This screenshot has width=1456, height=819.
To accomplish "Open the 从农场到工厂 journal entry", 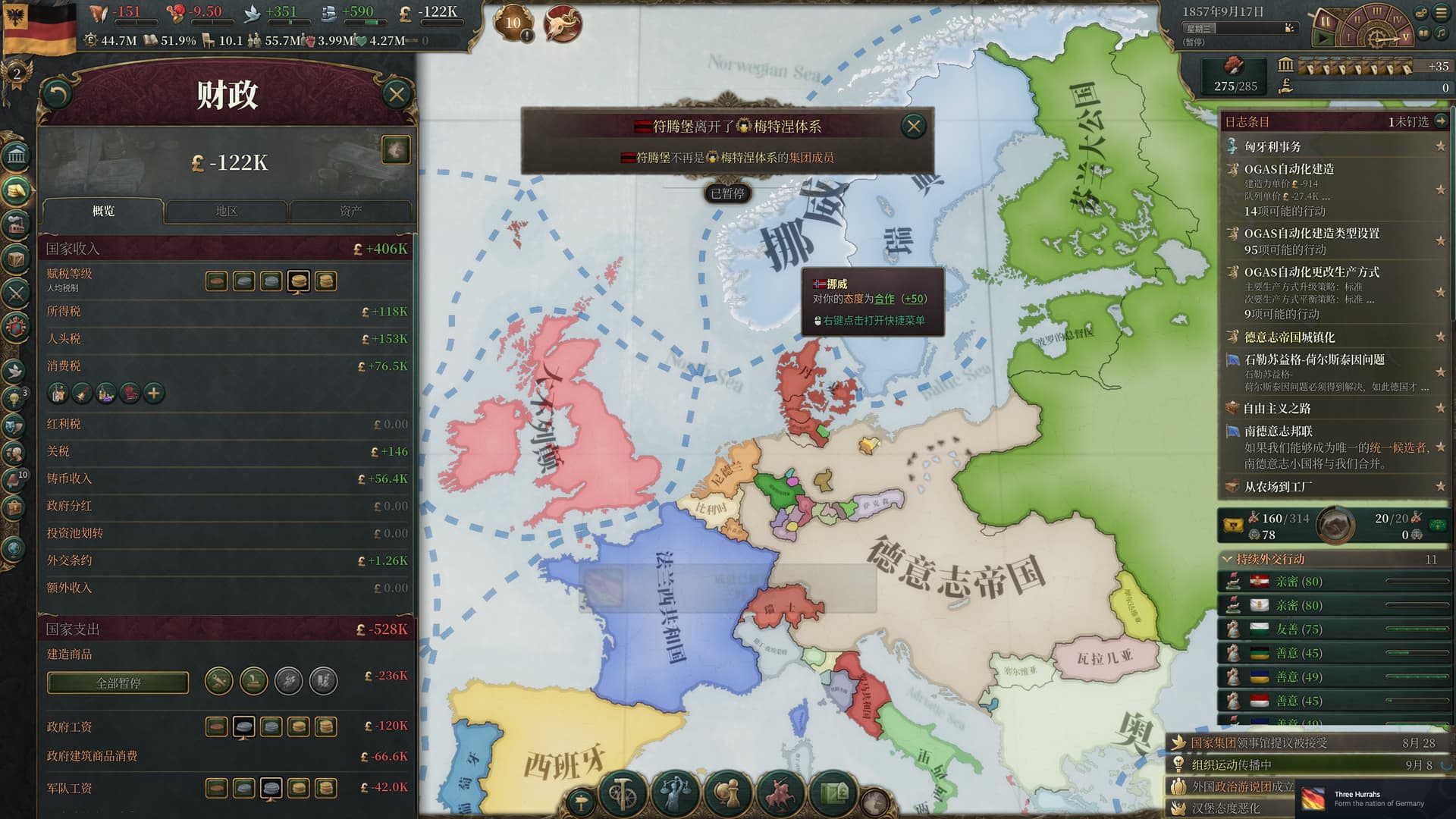I will [x=1279, y=486].
